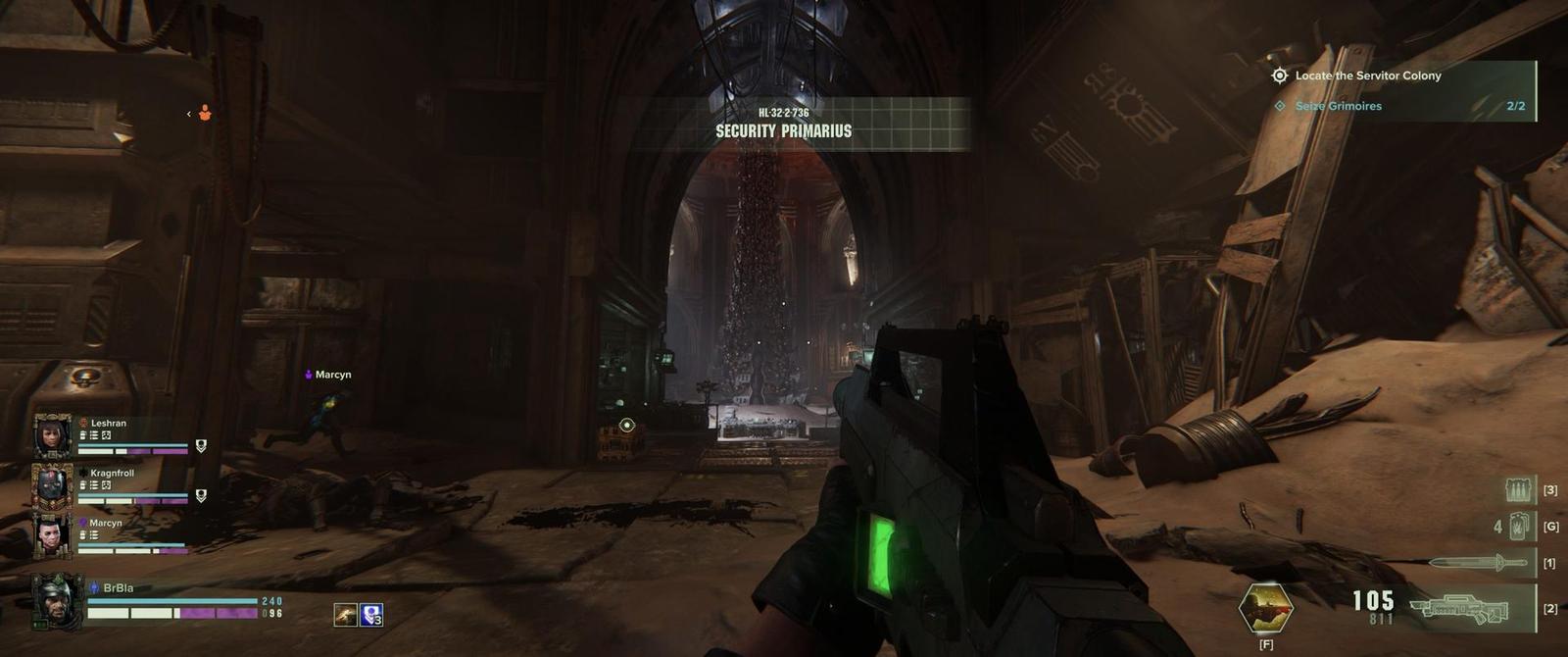Image resolution: width=1568 pixels, height=657 pixels.
Task: Click Marcyn's portrait in the team list
Action: 52,535
